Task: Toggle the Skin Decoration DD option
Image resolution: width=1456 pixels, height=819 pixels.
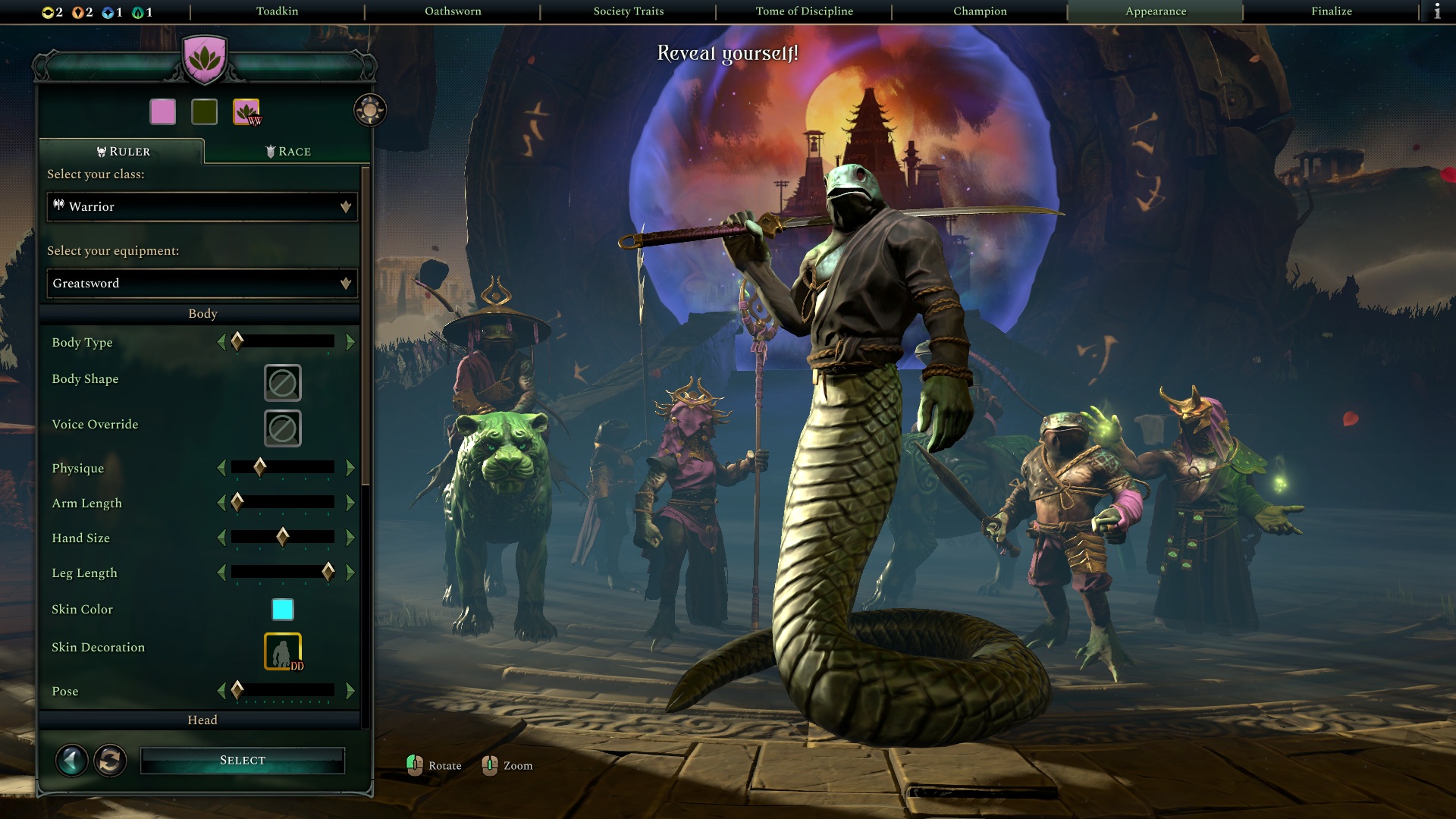Action: click(x=281, y=649)
